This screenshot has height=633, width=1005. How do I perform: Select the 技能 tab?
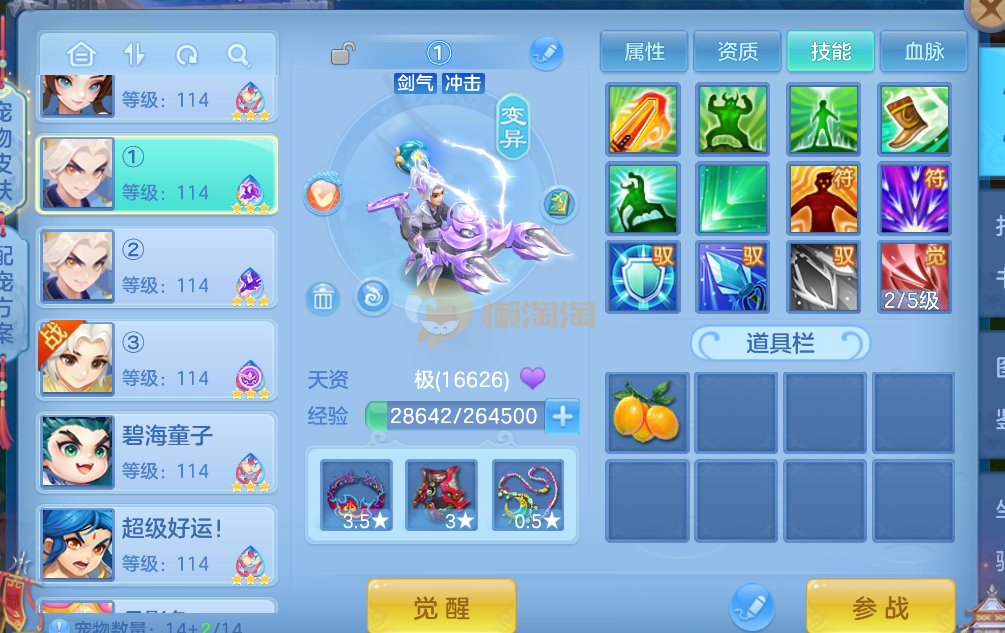pos(830,52)
